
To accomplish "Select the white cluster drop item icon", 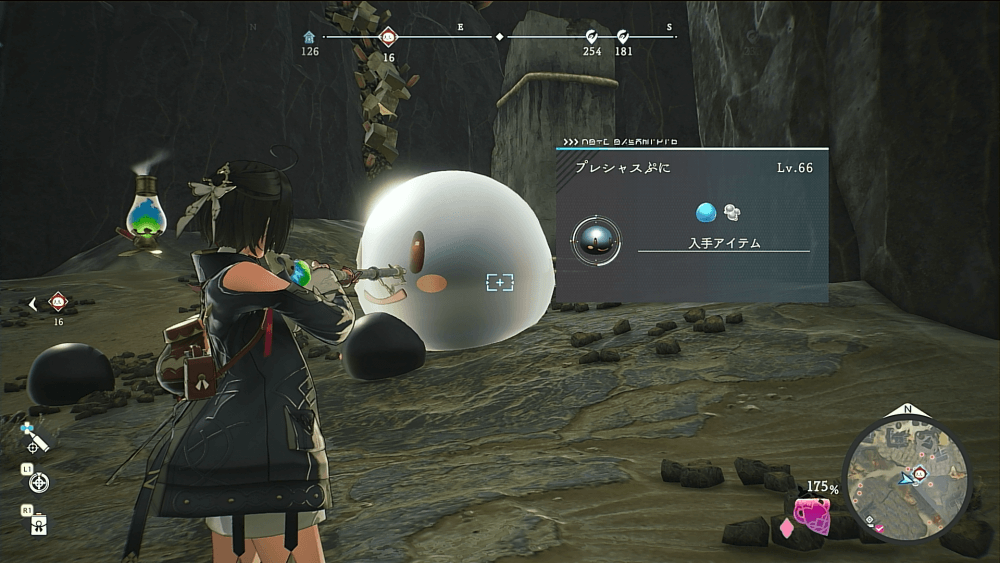I will tap(732, 212).
